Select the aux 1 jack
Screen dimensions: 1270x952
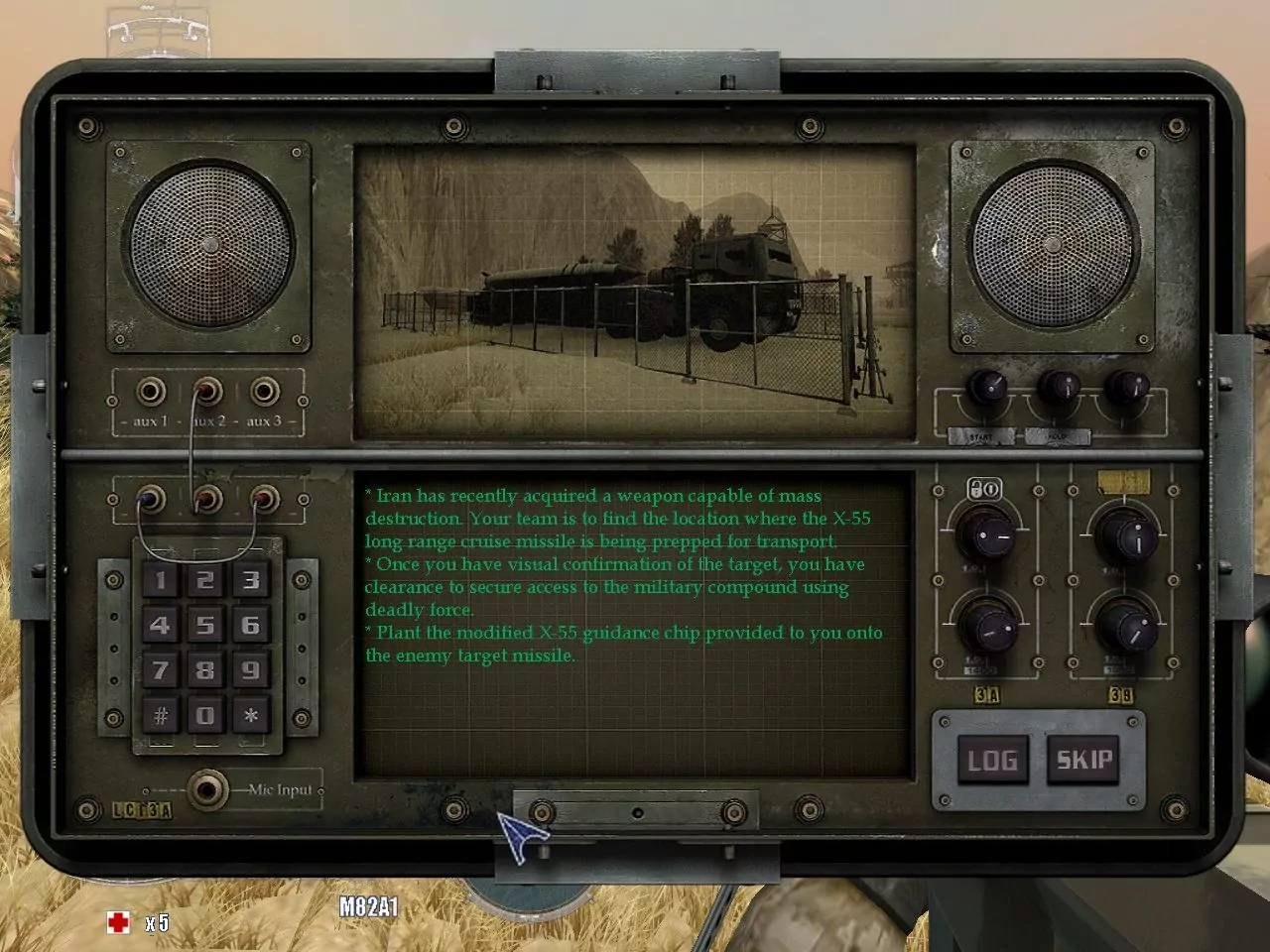pyautogui.click(x=150, y=391)
